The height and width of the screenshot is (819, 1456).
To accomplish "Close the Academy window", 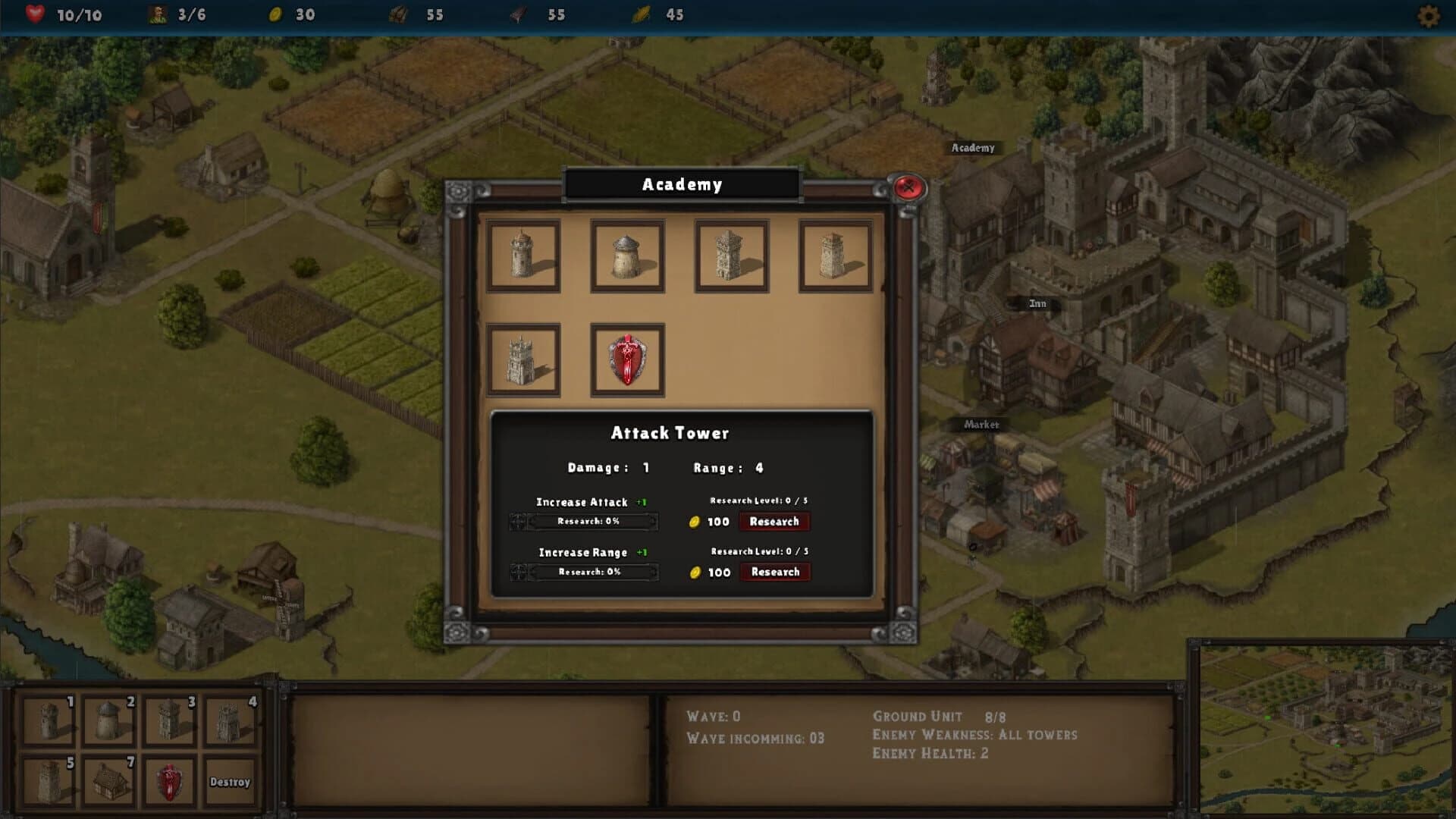I will 908,186.
